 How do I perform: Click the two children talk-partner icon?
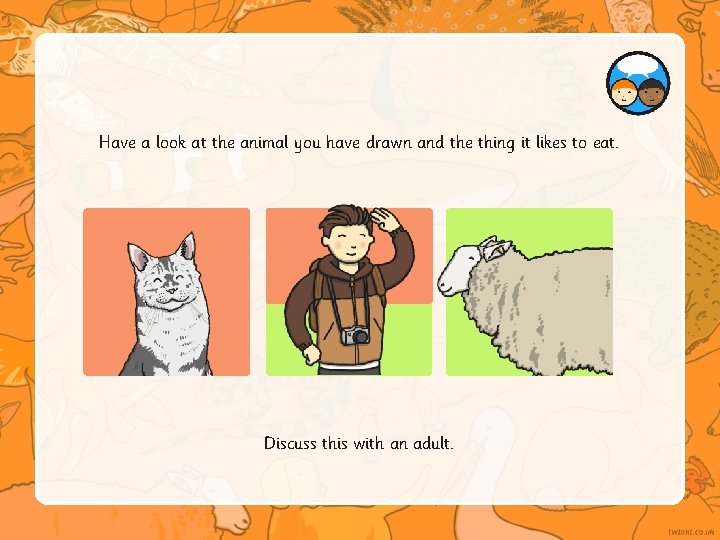(x=638, y=83)
